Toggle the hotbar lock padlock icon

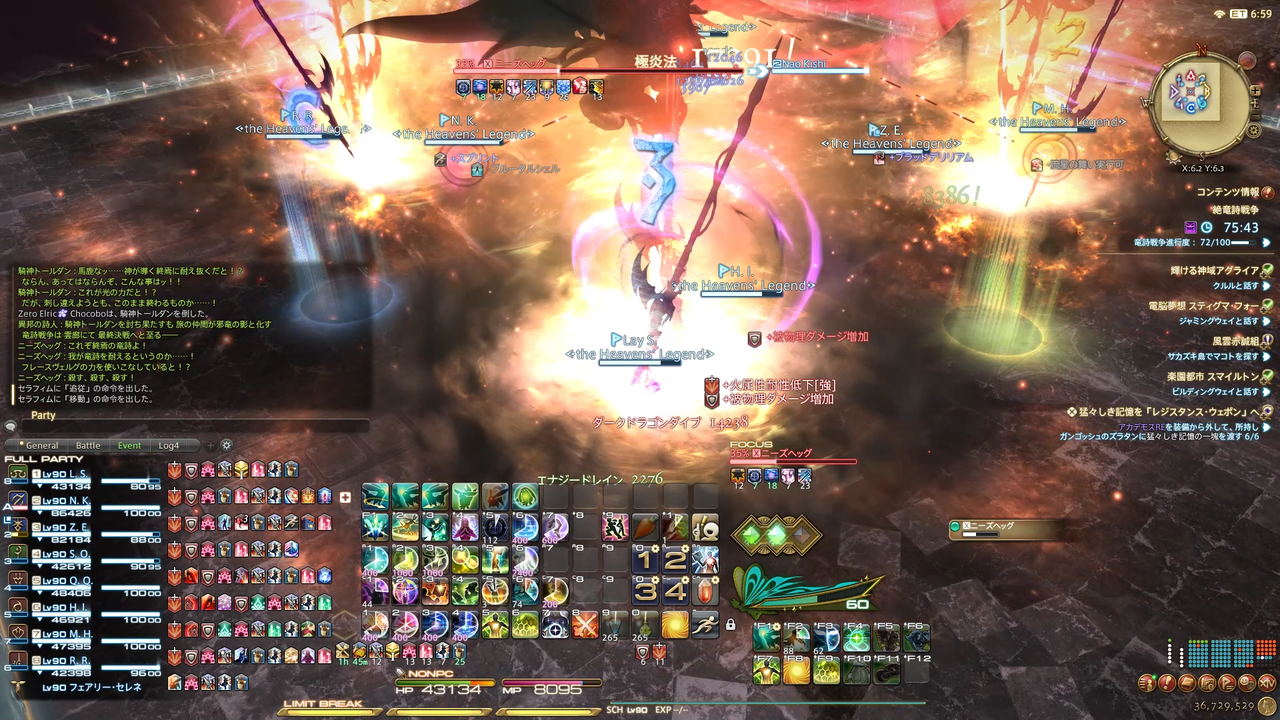pos(731,623)
